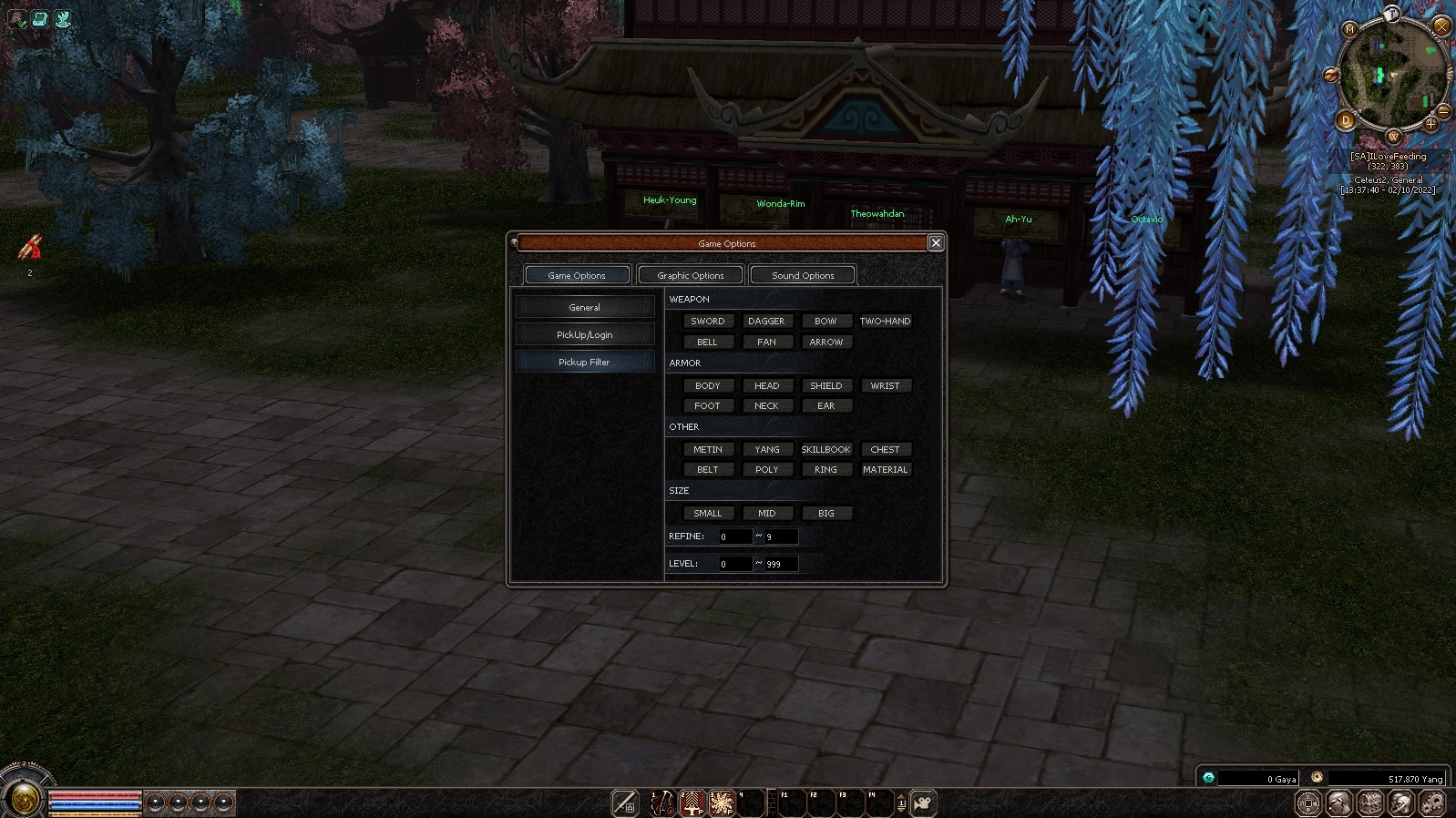Select the General options button
1456x818 pixels.
tap(585, 307)
